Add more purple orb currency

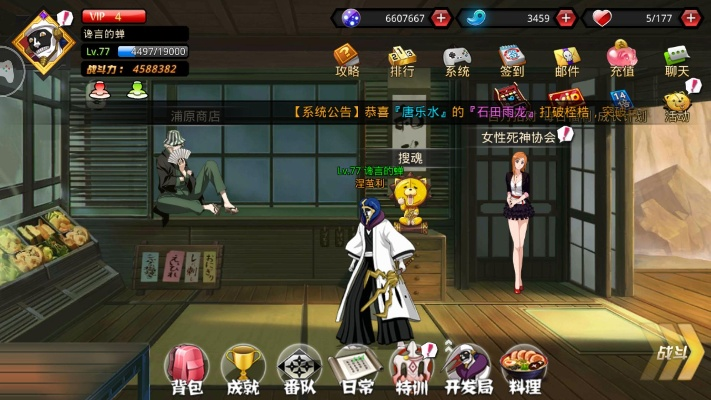tap(441, 18)
